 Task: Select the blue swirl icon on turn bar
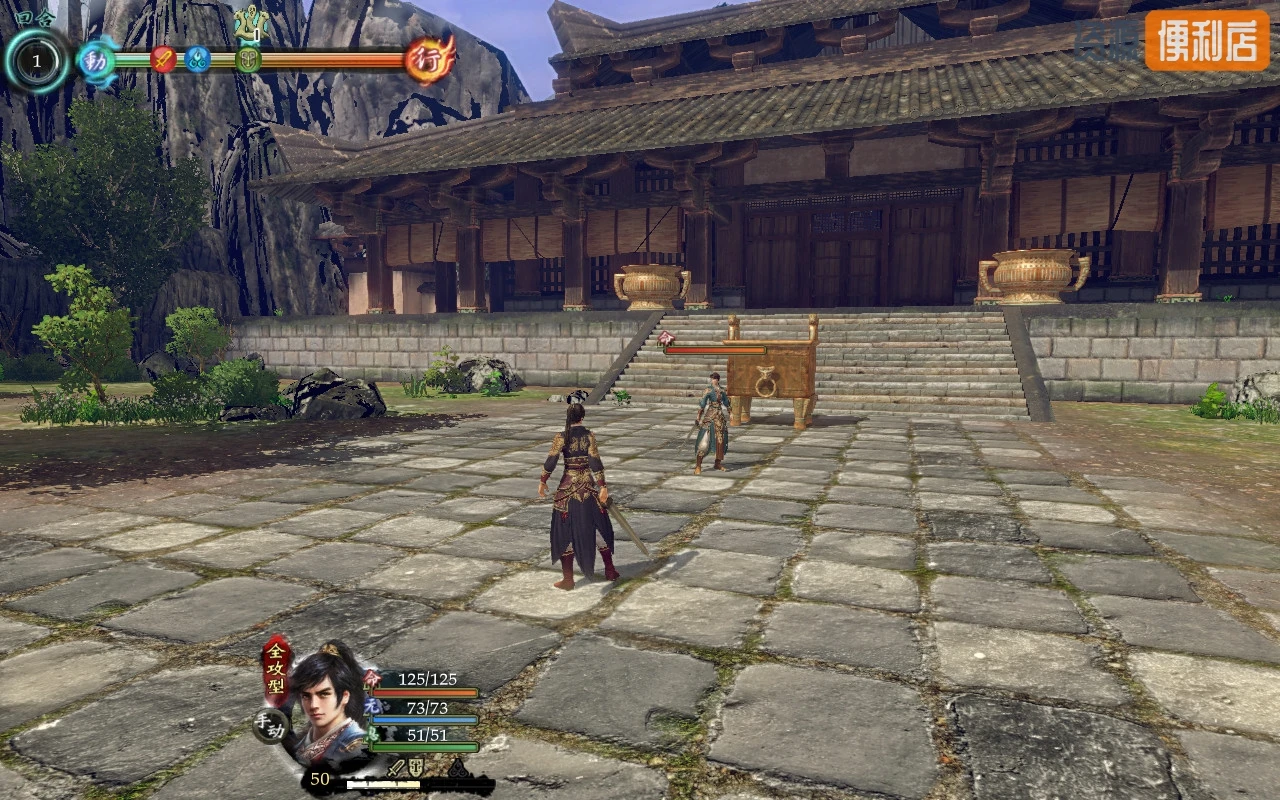[x=197, y=59]
